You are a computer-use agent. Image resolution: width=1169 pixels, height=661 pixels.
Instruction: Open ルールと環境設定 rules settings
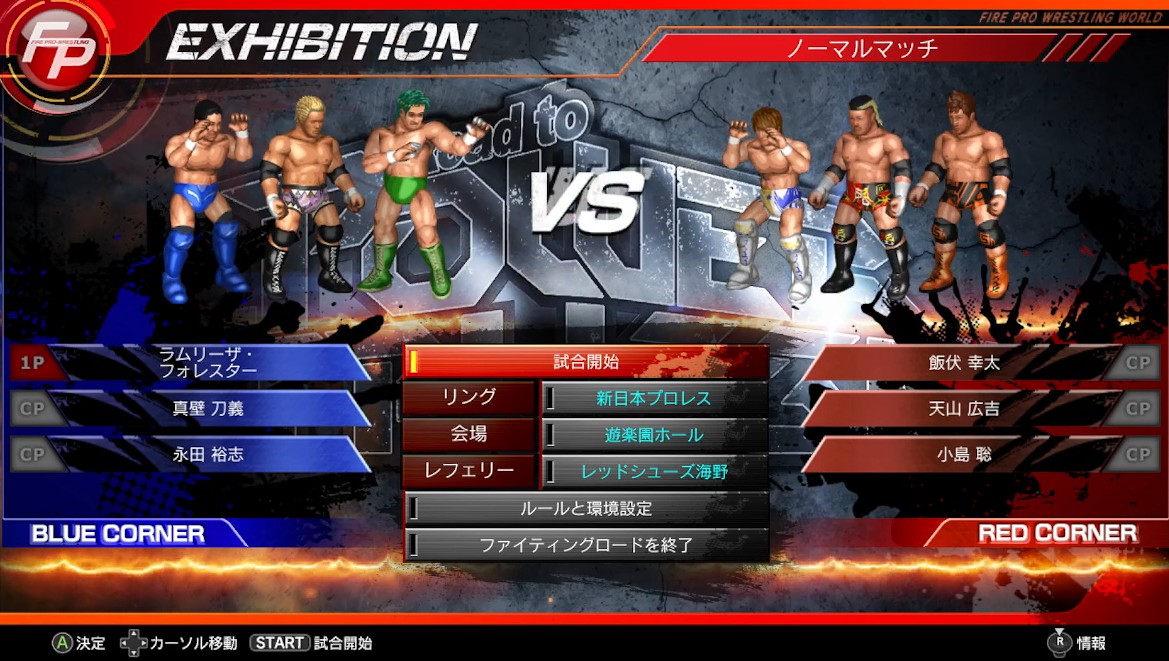tap(586, 508)
